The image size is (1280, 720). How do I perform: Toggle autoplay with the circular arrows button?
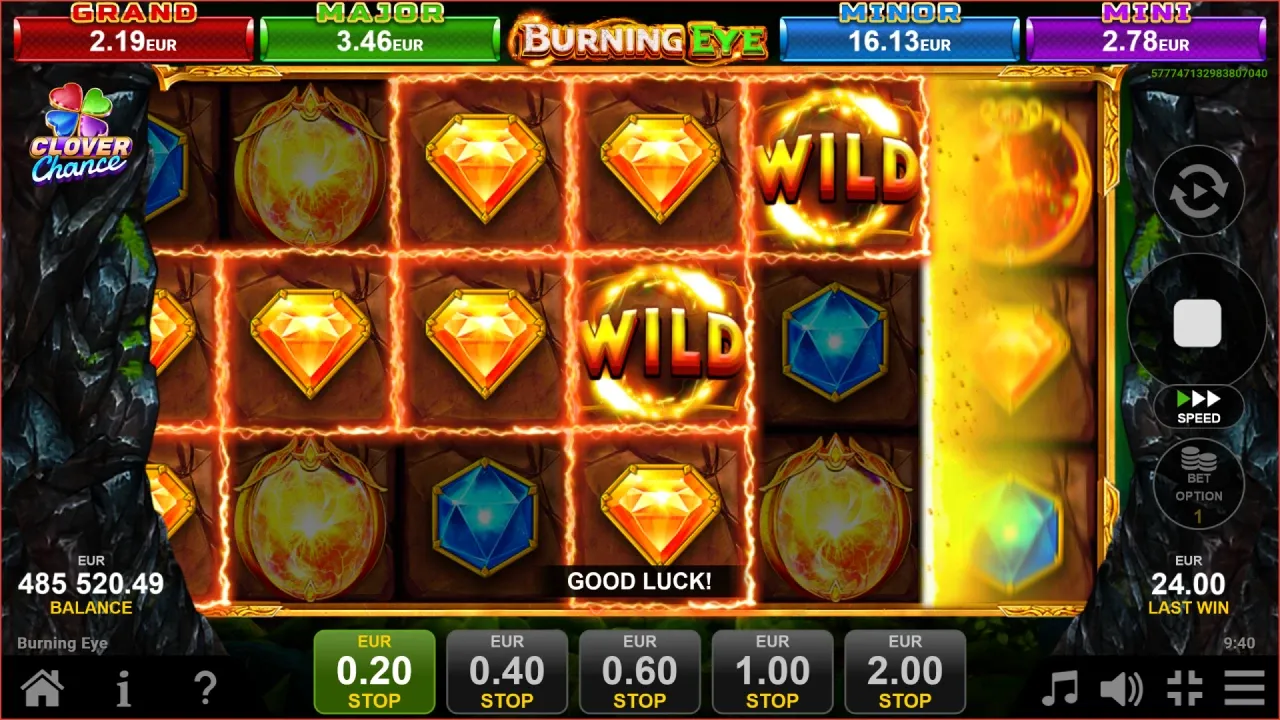pyautogui.click(x=1198, y=193)
